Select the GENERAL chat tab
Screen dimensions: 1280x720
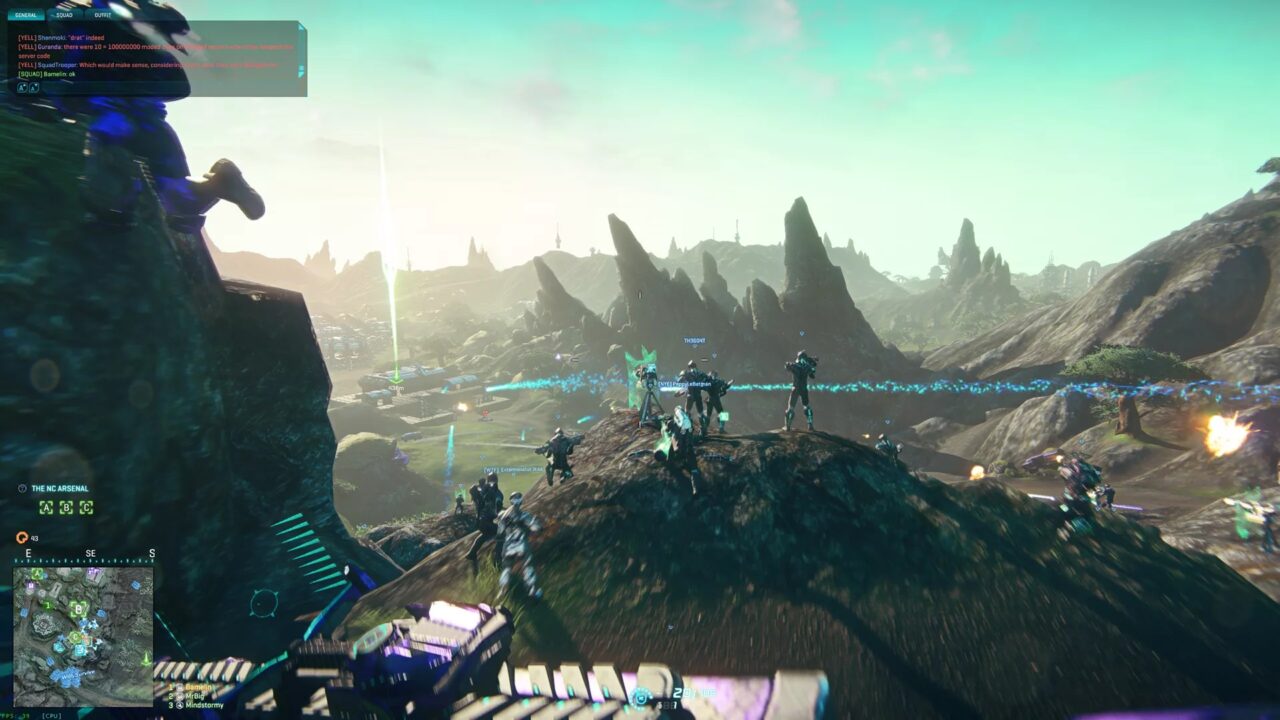click(25, 15)
